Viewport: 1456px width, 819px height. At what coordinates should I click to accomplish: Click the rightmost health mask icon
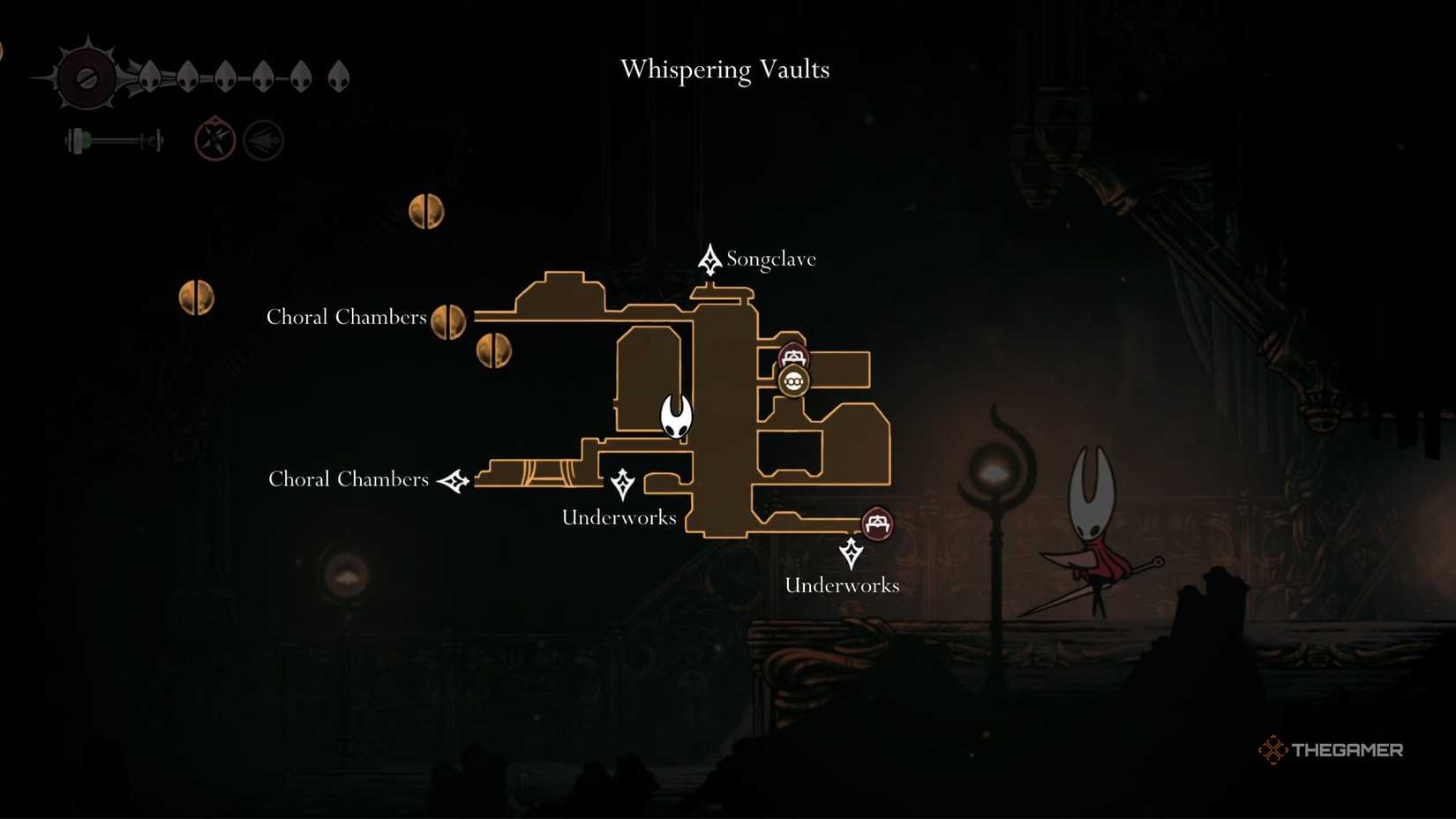(x=338, y=77)
